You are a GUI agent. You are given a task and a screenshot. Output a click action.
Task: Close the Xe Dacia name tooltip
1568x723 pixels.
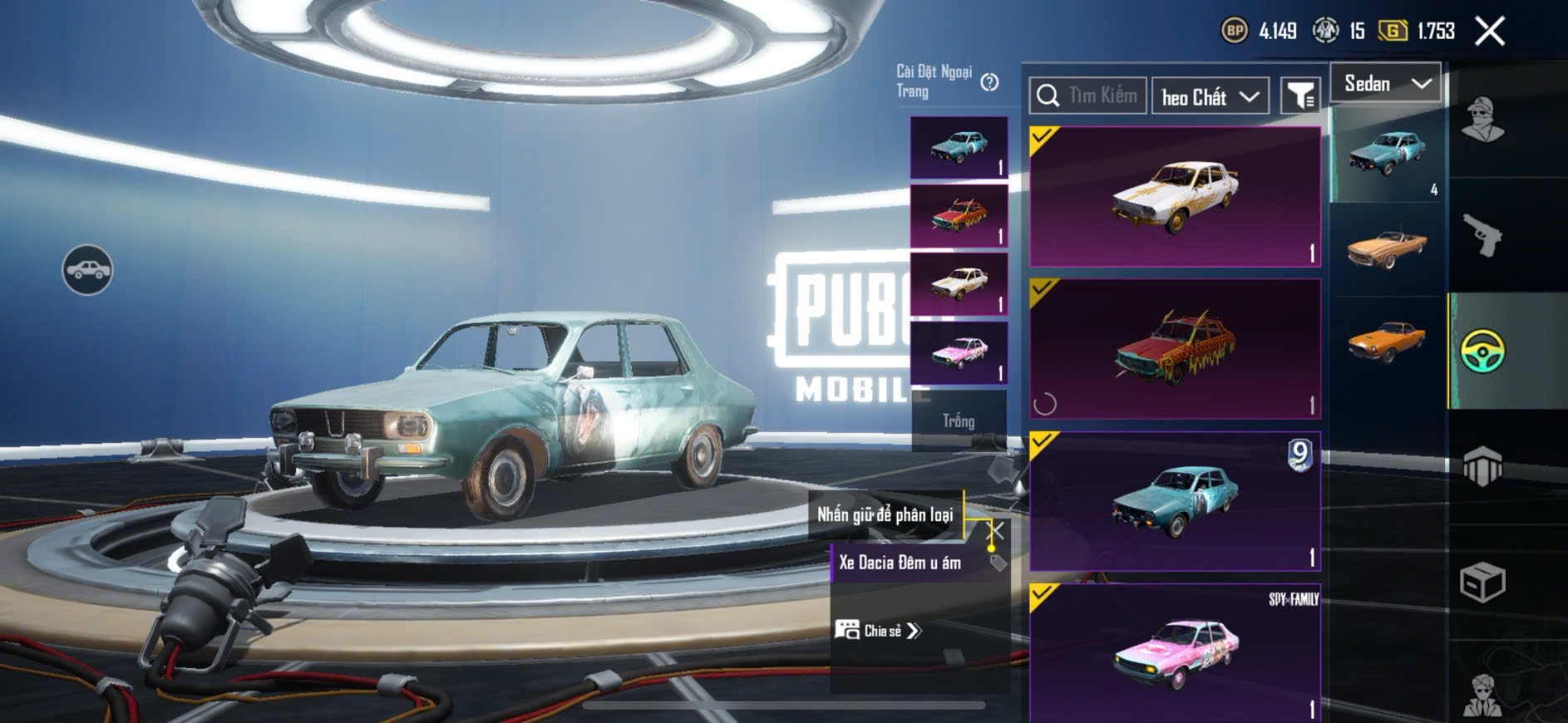pos(996,530)
